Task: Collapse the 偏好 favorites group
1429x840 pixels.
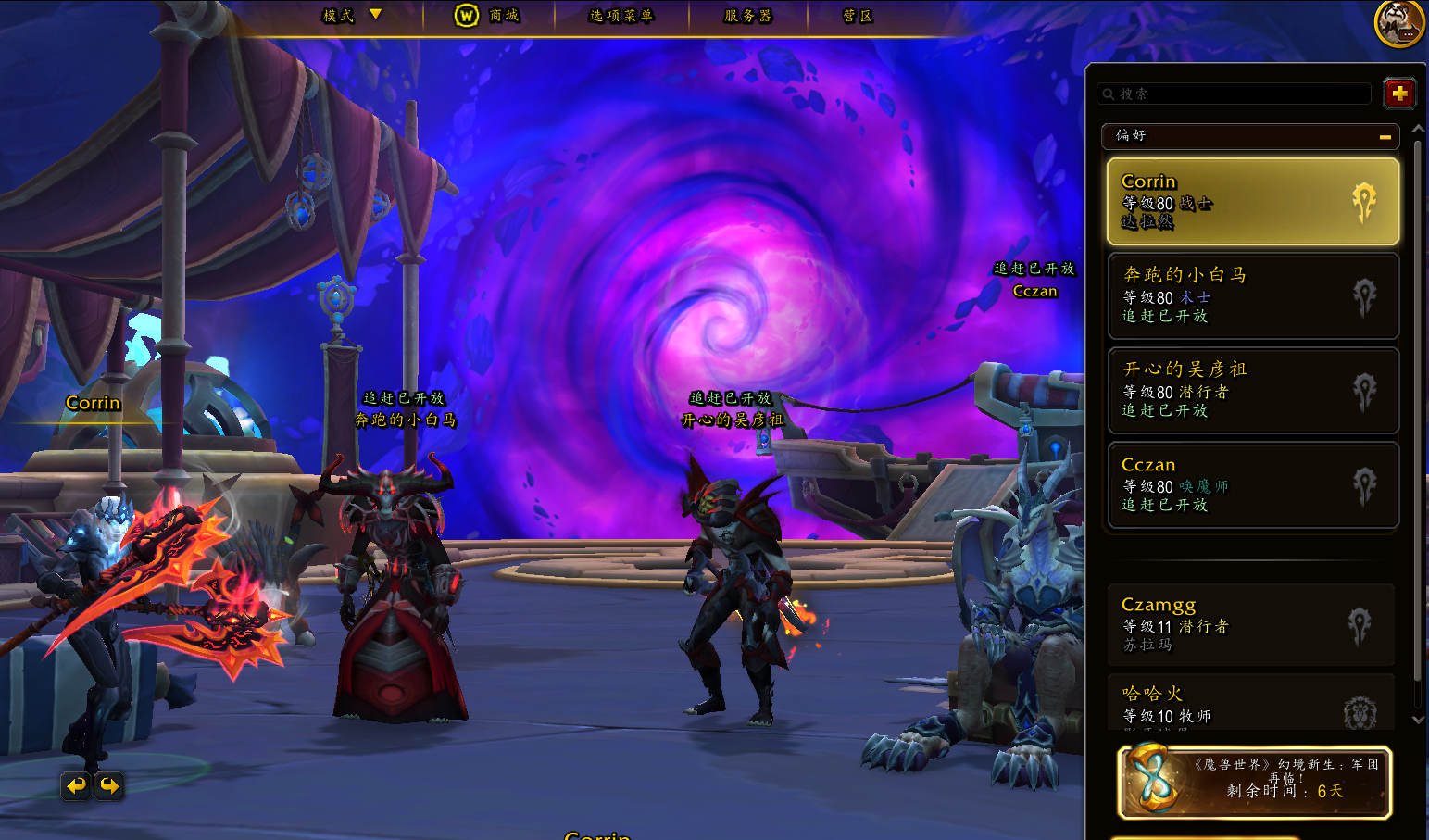Action: 1385,136
